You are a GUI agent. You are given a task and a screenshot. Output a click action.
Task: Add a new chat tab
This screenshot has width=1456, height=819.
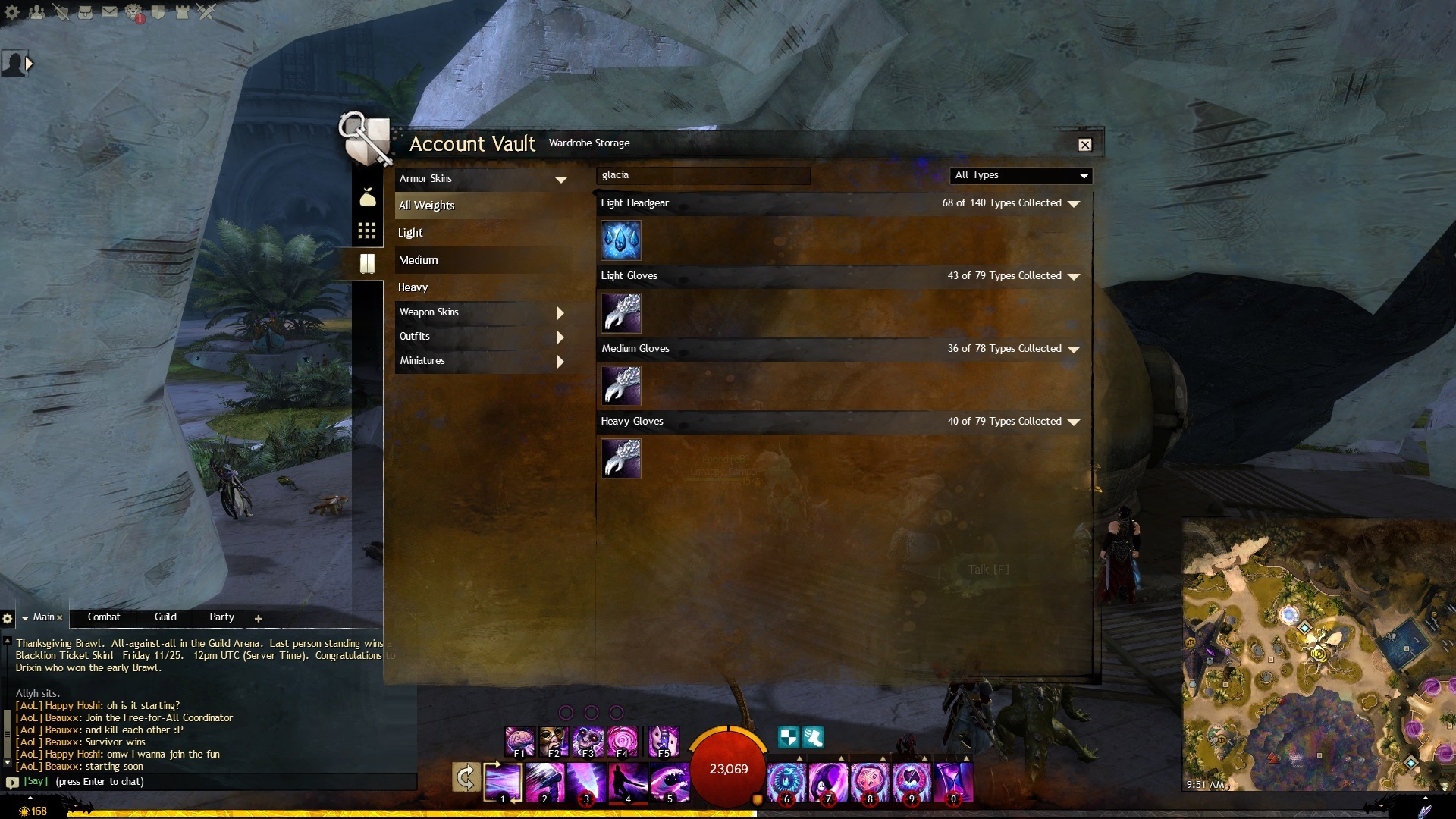pos(259,619)
